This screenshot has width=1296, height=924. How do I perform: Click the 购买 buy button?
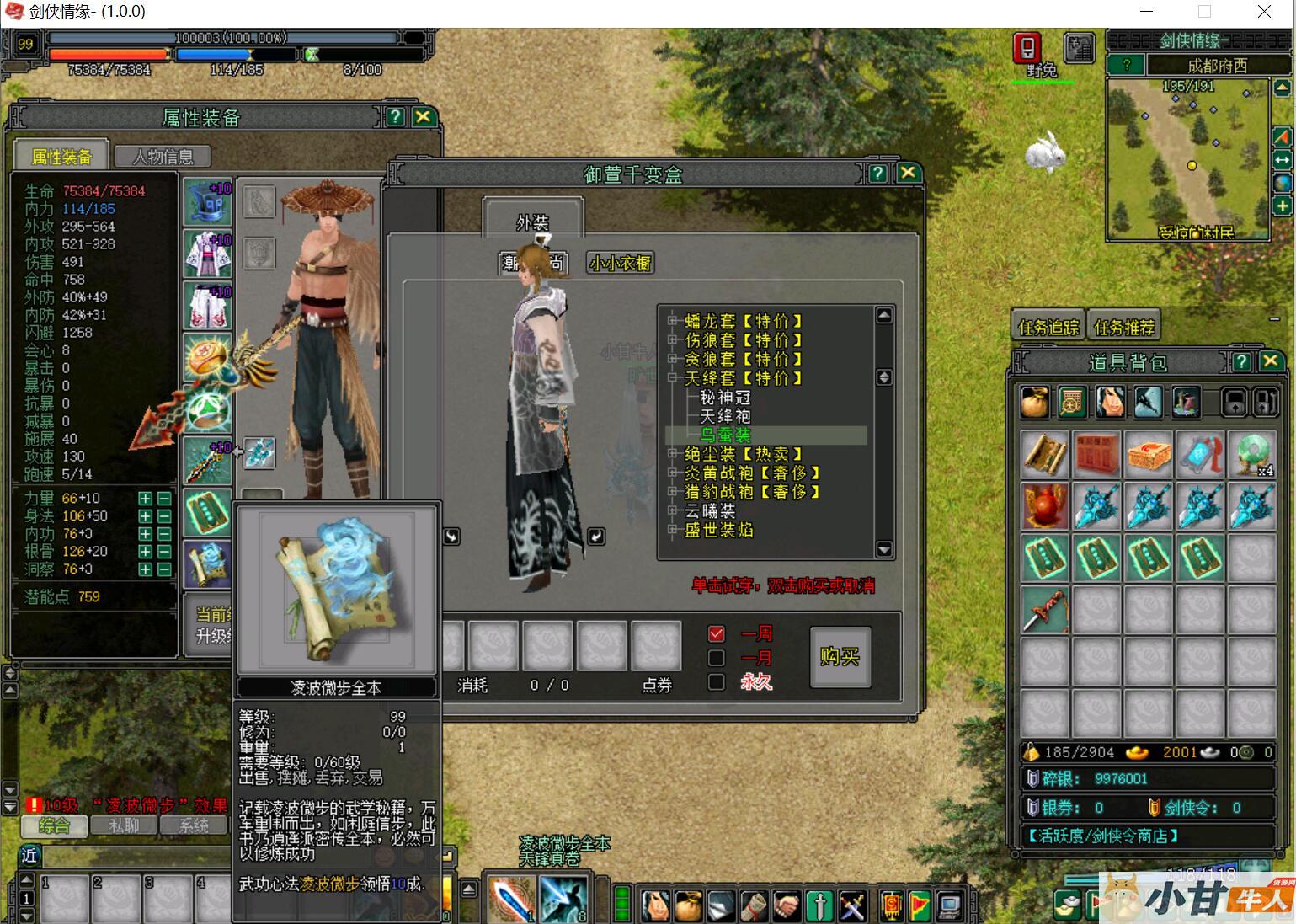pos(840,656)
